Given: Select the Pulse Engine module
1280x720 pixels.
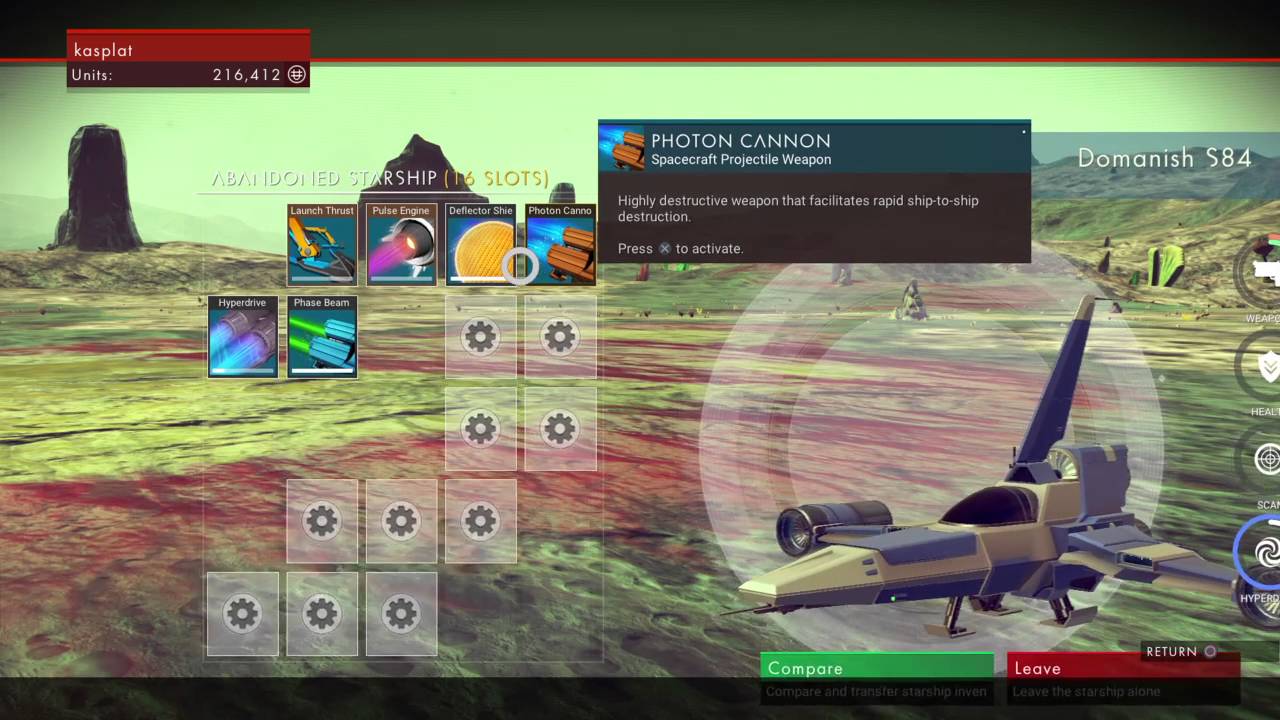Looking at the screenshot, I should 401,243.
